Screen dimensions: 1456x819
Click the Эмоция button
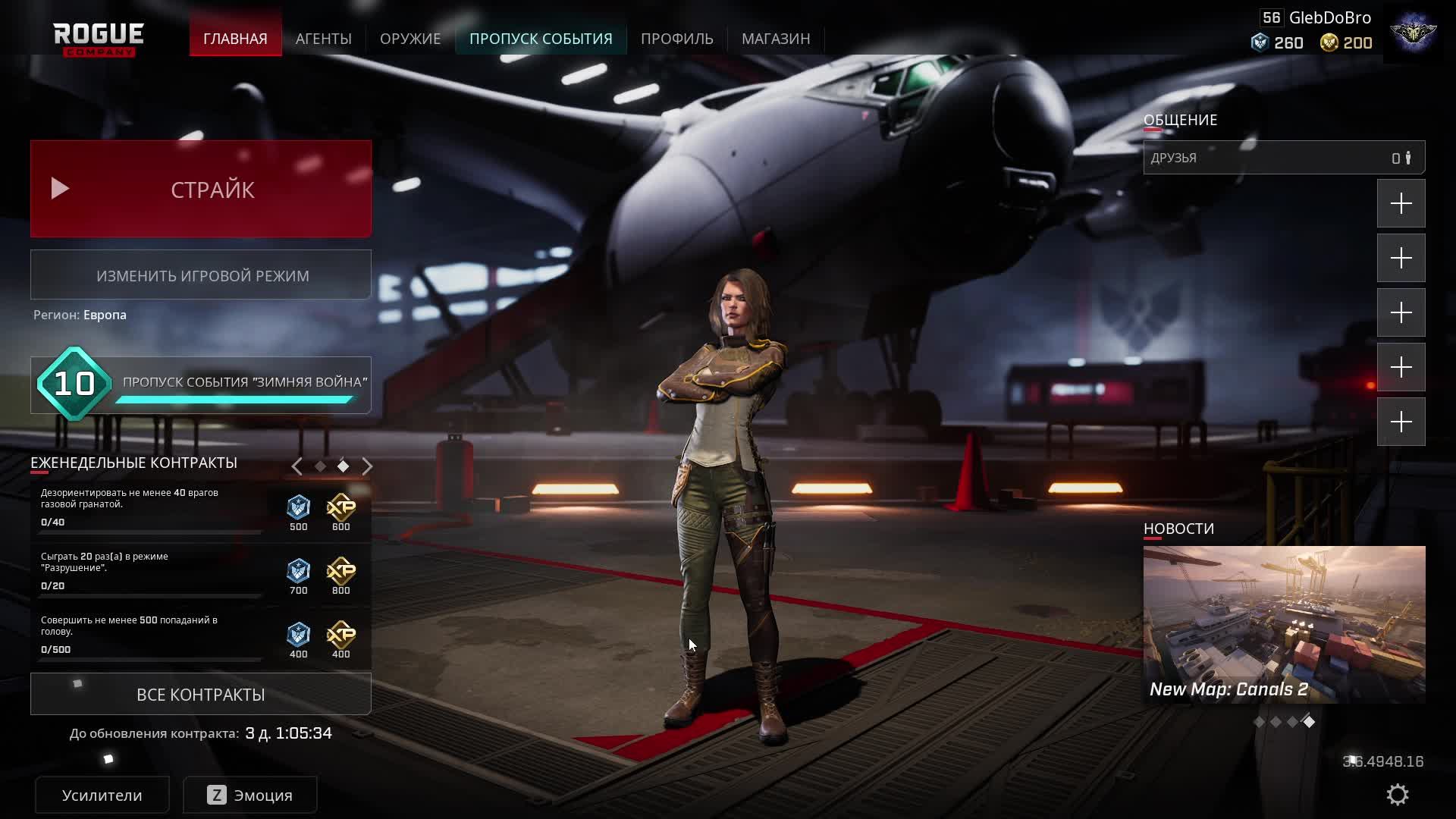(x=250, y=795)
